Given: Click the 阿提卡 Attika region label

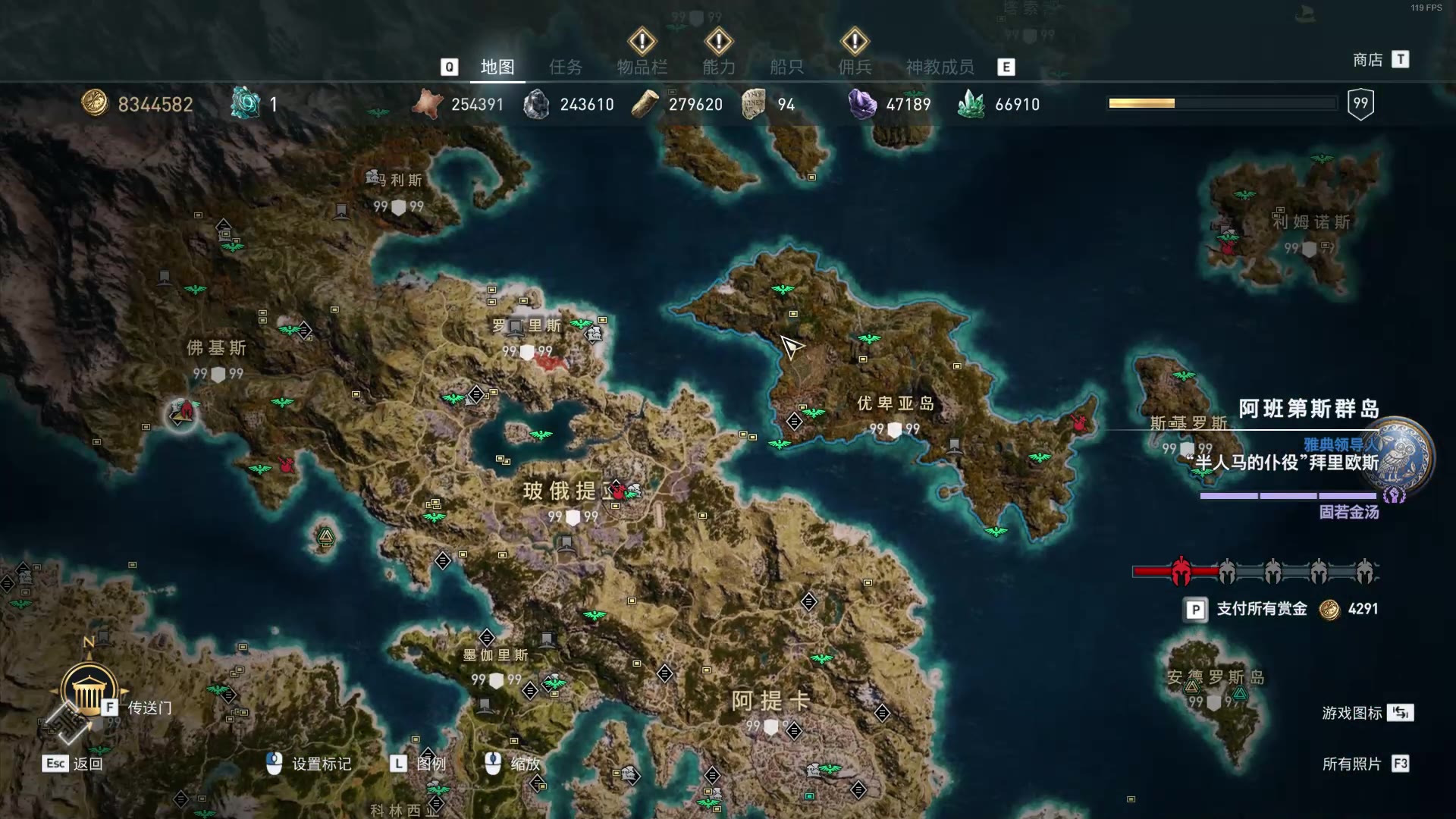Looking at the screenshot, I should click(770, 701).
